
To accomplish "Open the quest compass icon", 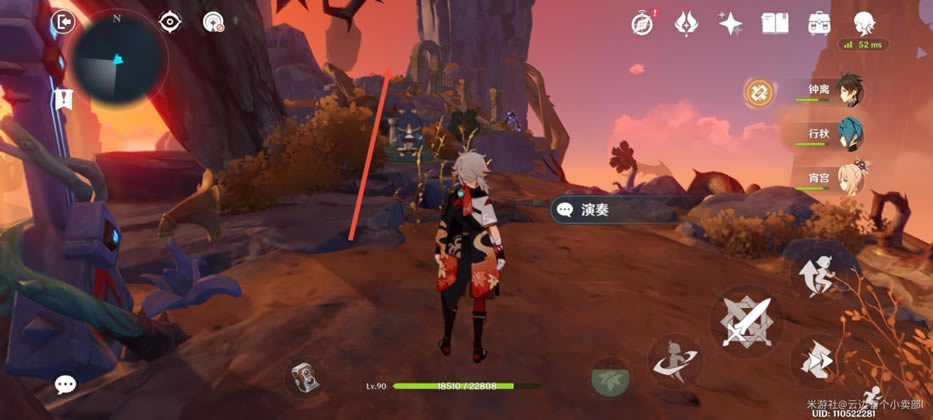I will click(643, 23).
